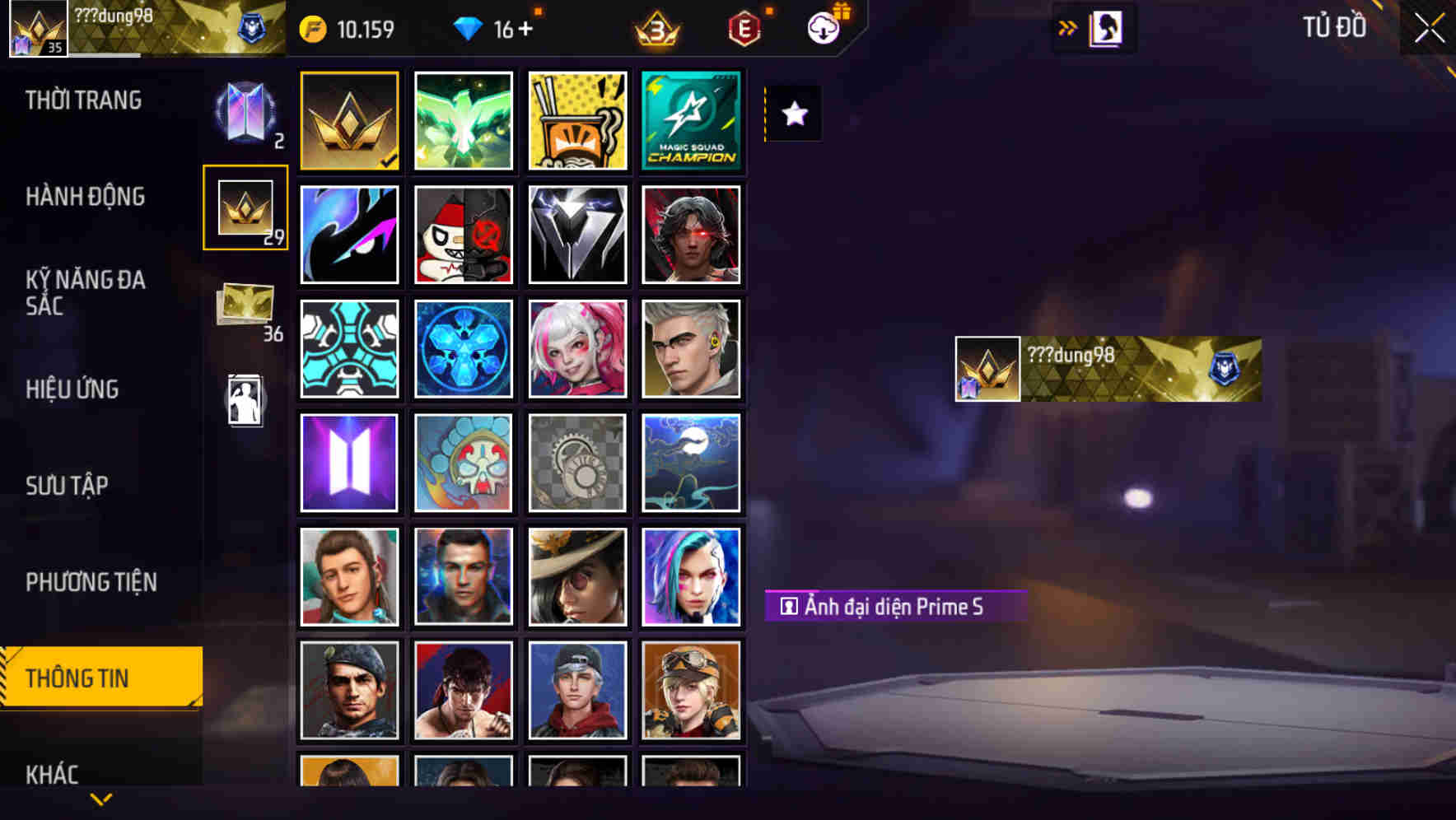Click the double-arrow expander near top right
The height and width of the screenshot is (820, 1456).
point(1067,26)
